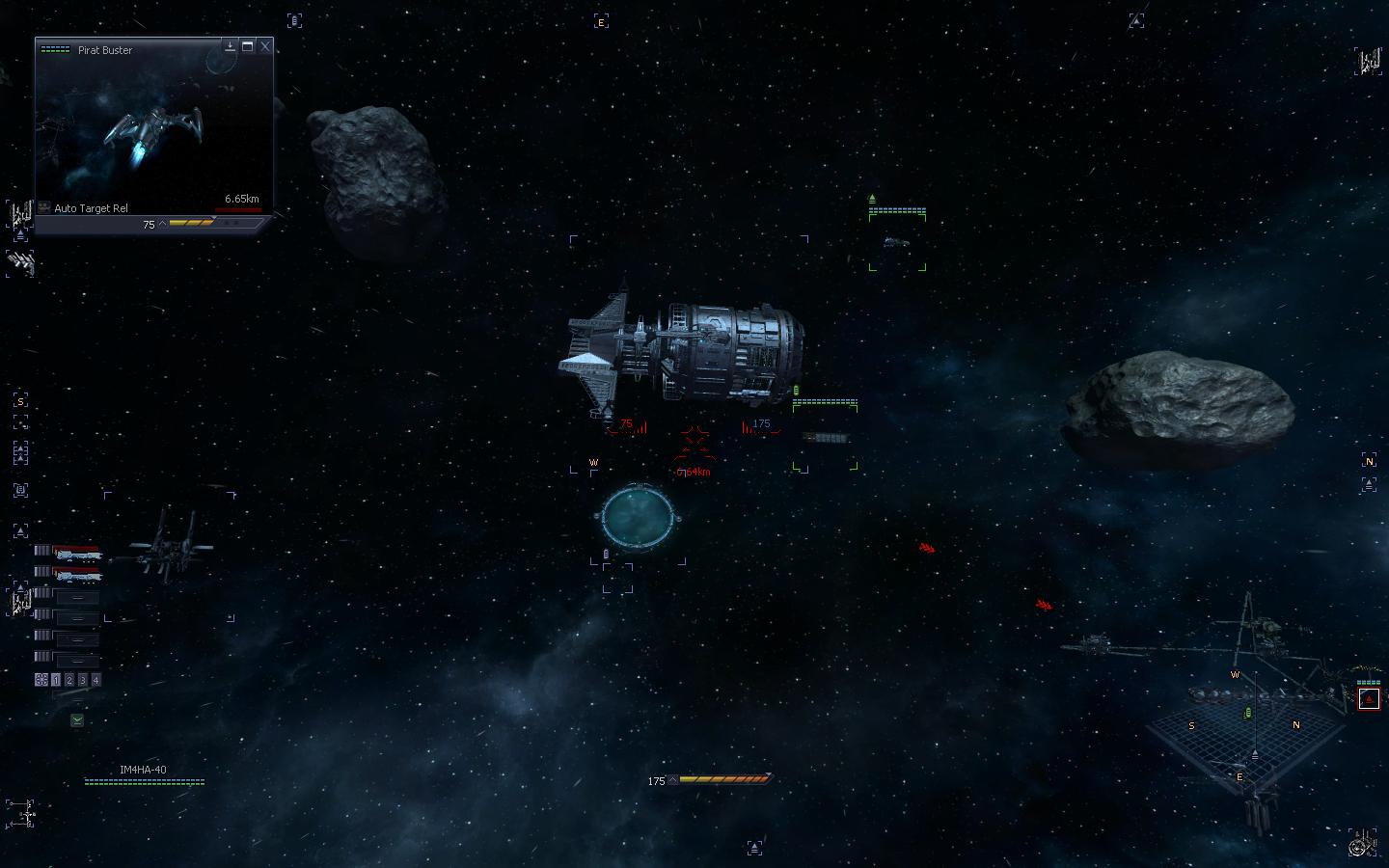The height and width of the screenshot is (868, 1389).
Task: Select the West gate marker above the gate
Action: 593,463
